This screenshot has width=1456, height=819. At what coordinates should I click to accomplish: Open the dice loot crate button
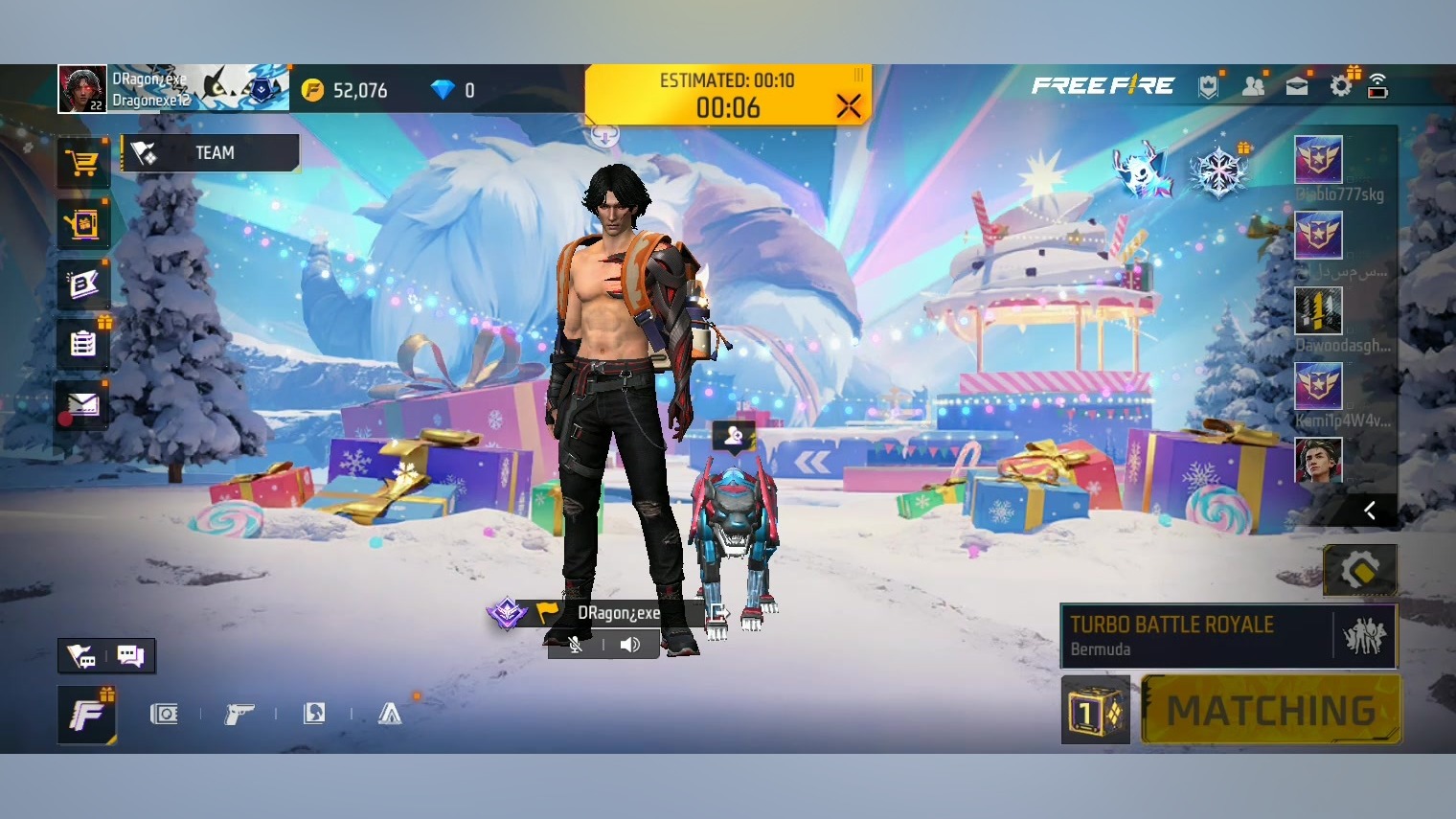tap(1095, 711)
